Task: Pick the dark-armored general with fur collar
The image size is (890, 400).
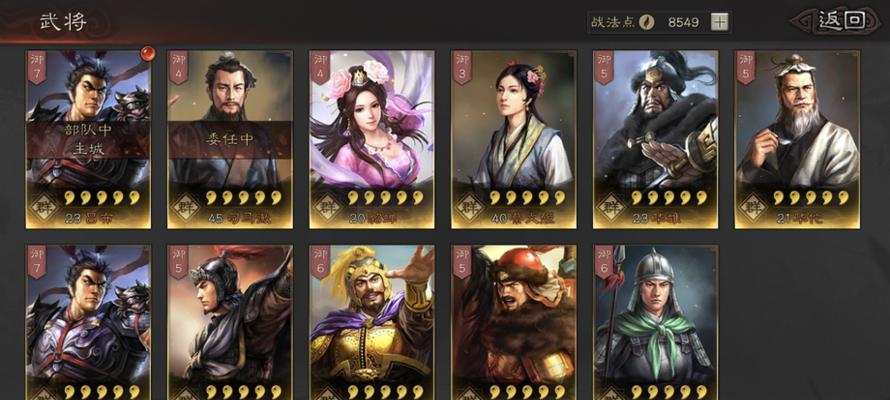Action: click(656, 138)
